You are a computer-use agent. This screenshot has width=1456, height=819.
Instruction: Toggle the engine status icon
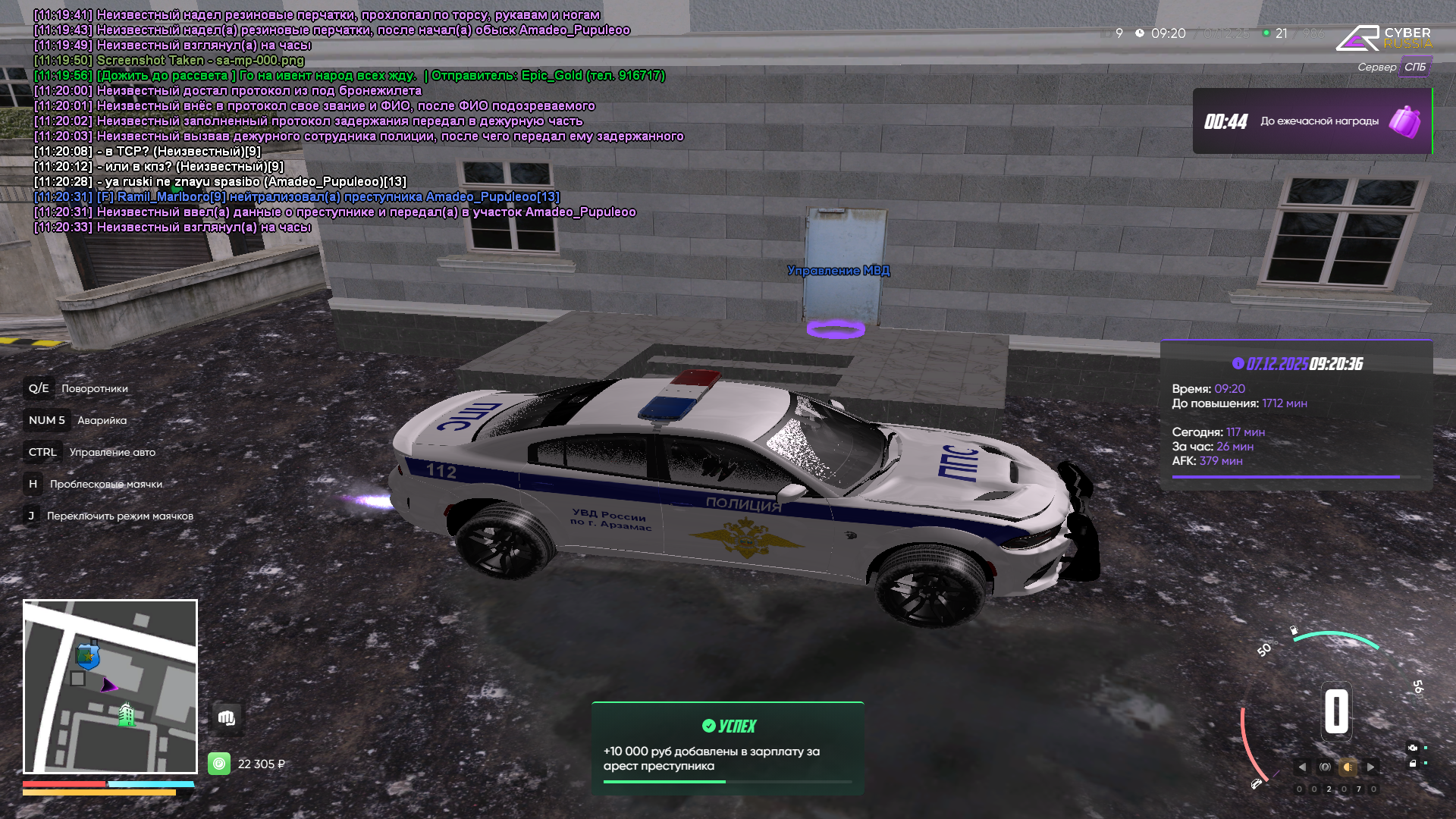coord(1413,748)
